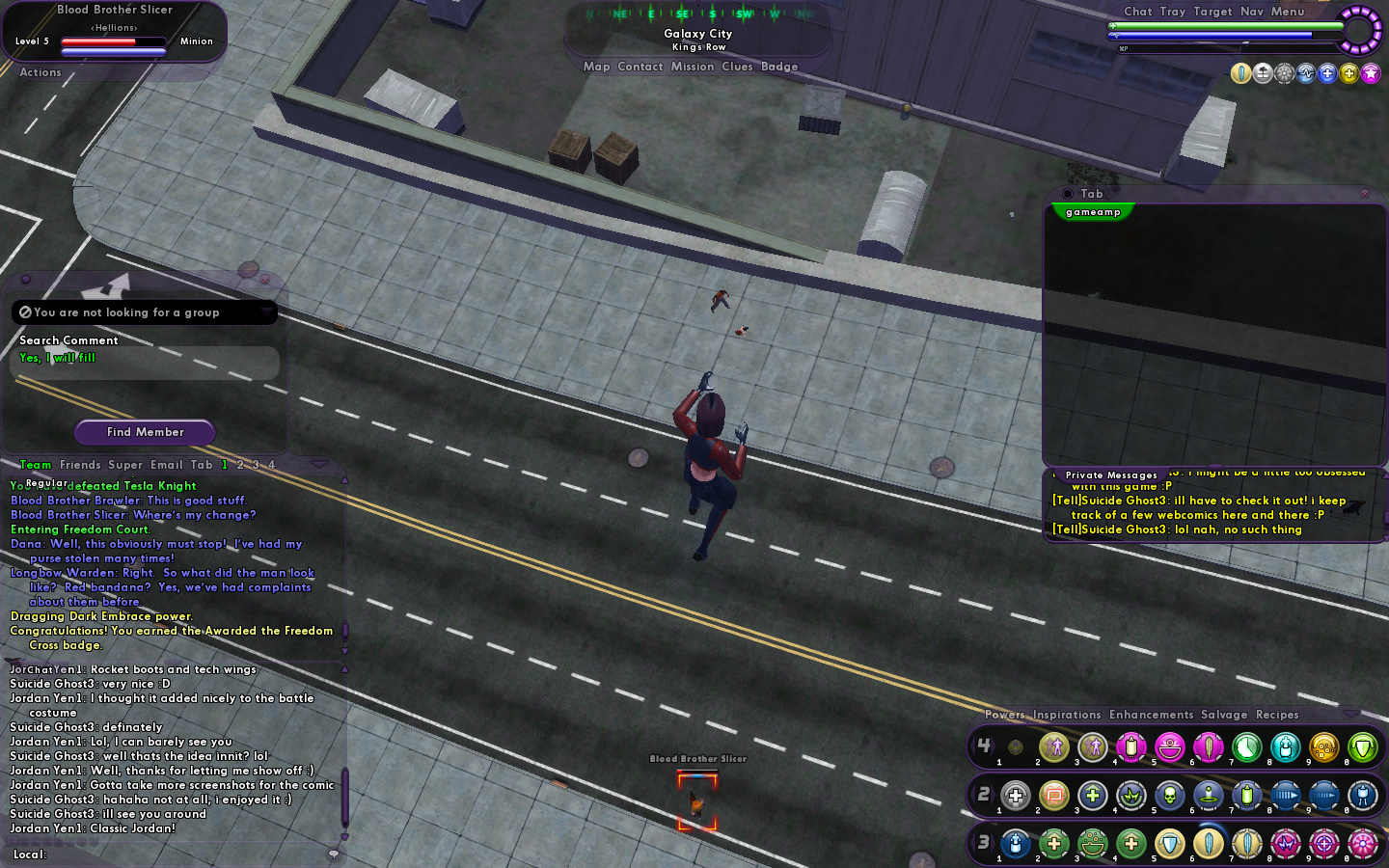The image size is (1389, 868).
Task: Select the gameamp chat tab
Action: pos(1093,212)
